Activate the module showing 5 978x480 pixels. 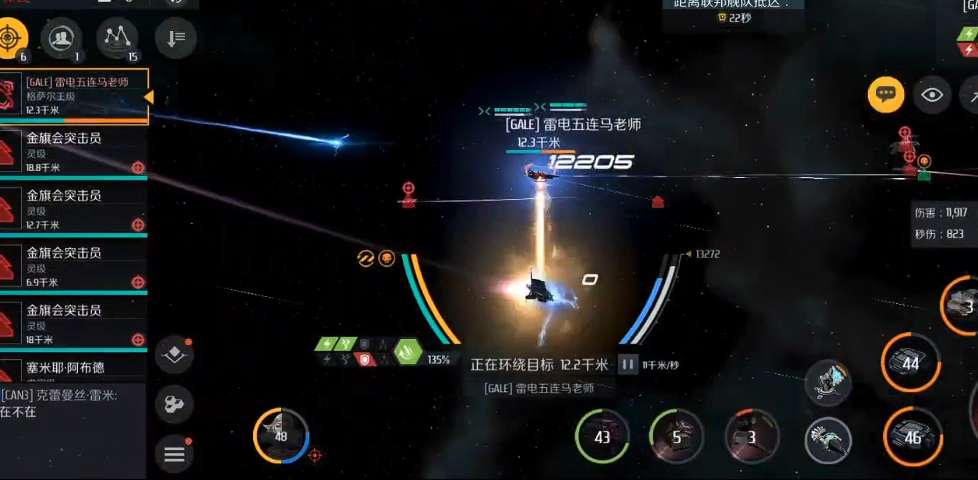point(677,437)
